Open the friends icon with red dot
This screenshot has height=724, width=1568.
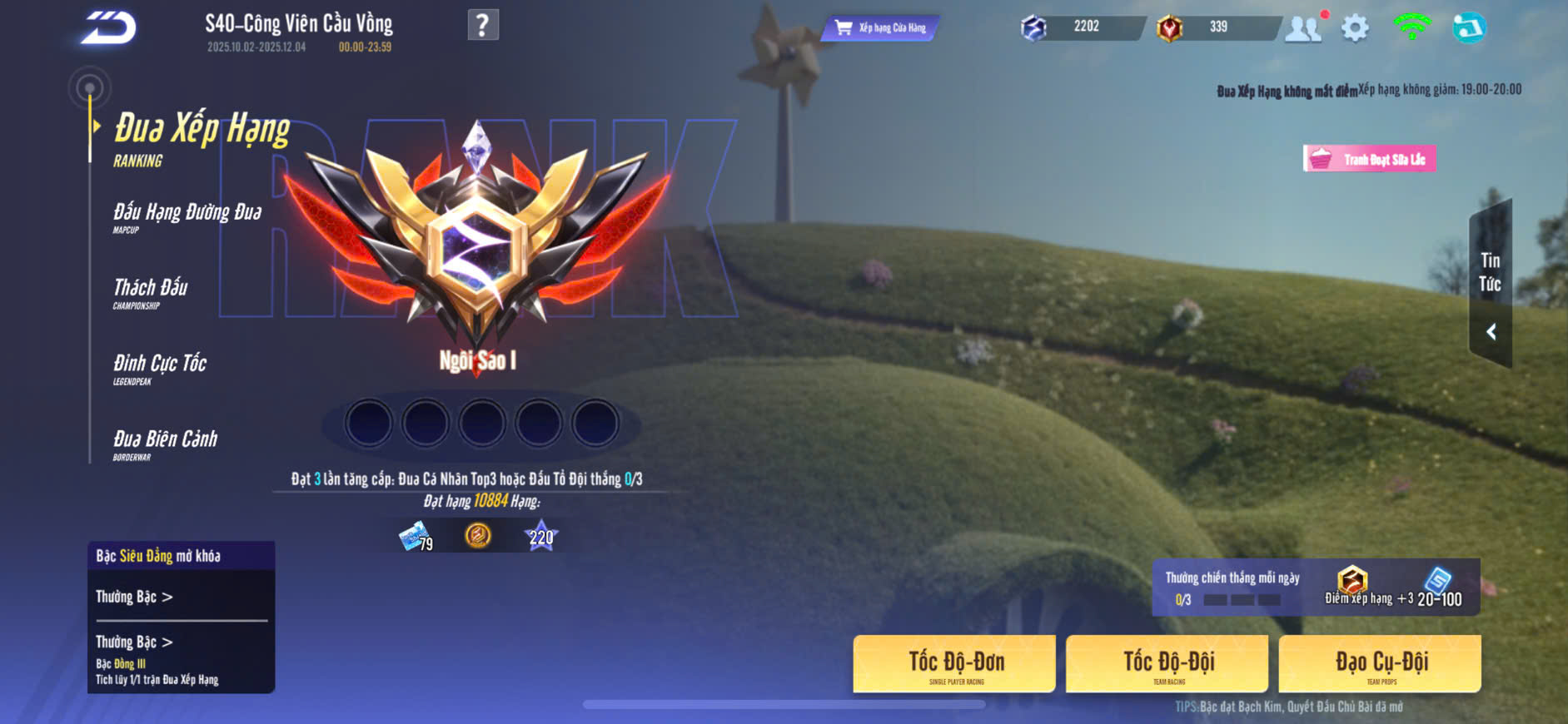pyautogui.click(x=1303, y=27)
